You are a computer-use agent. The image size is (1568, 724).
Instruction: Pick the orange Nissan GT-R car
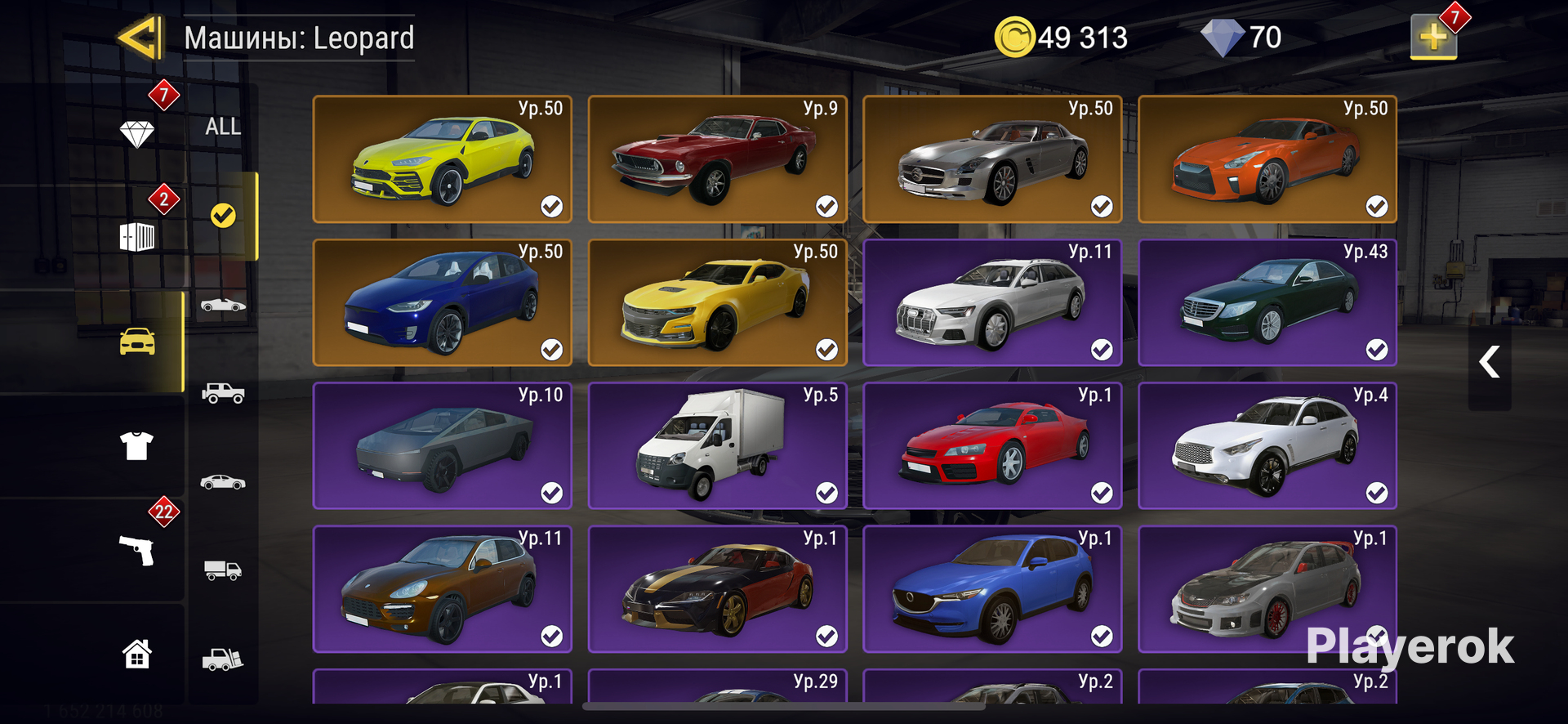coord(1267,159)
